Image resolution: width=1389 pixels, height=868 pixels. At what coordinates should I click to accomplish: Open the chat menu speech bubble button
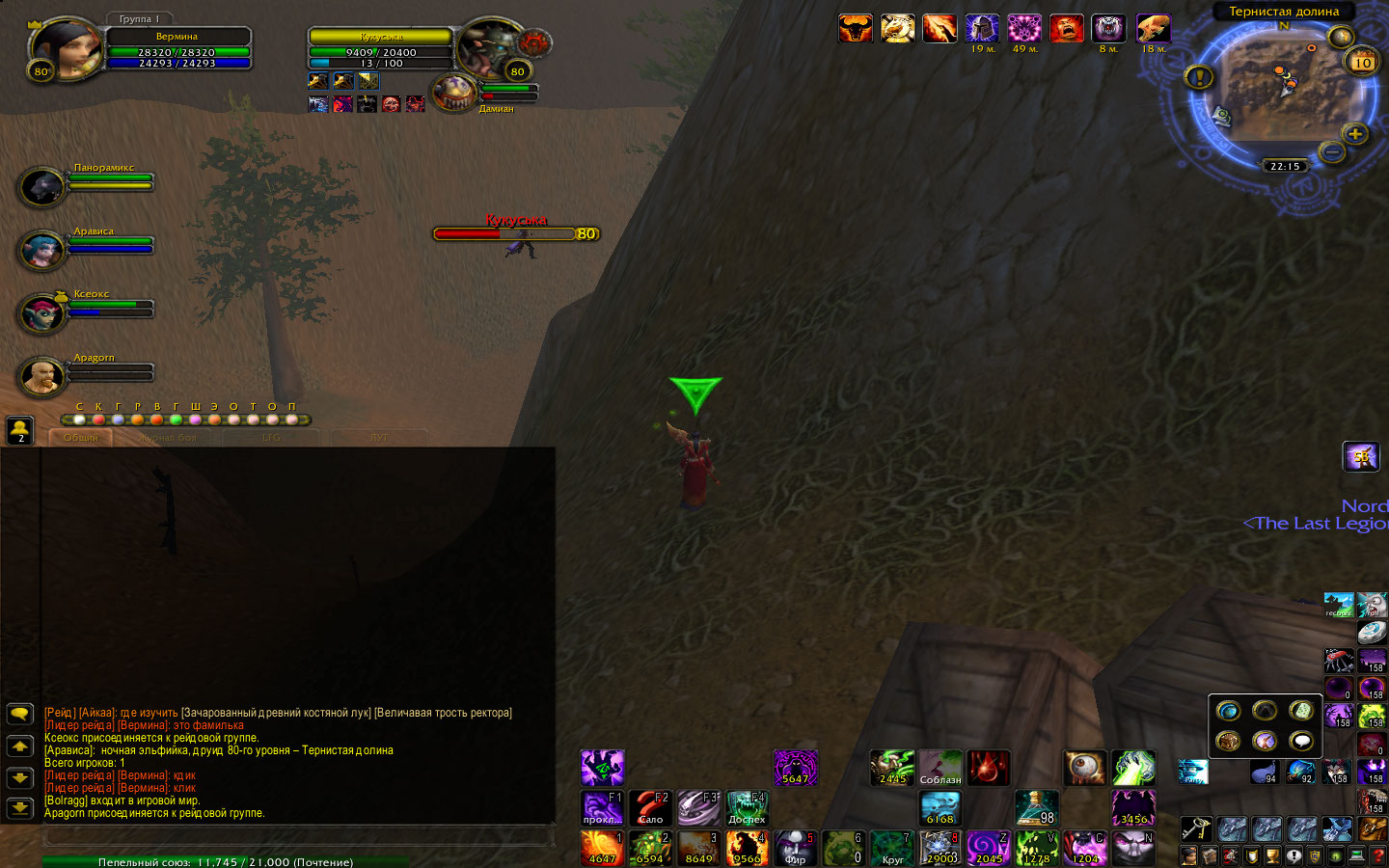point(19,714)
